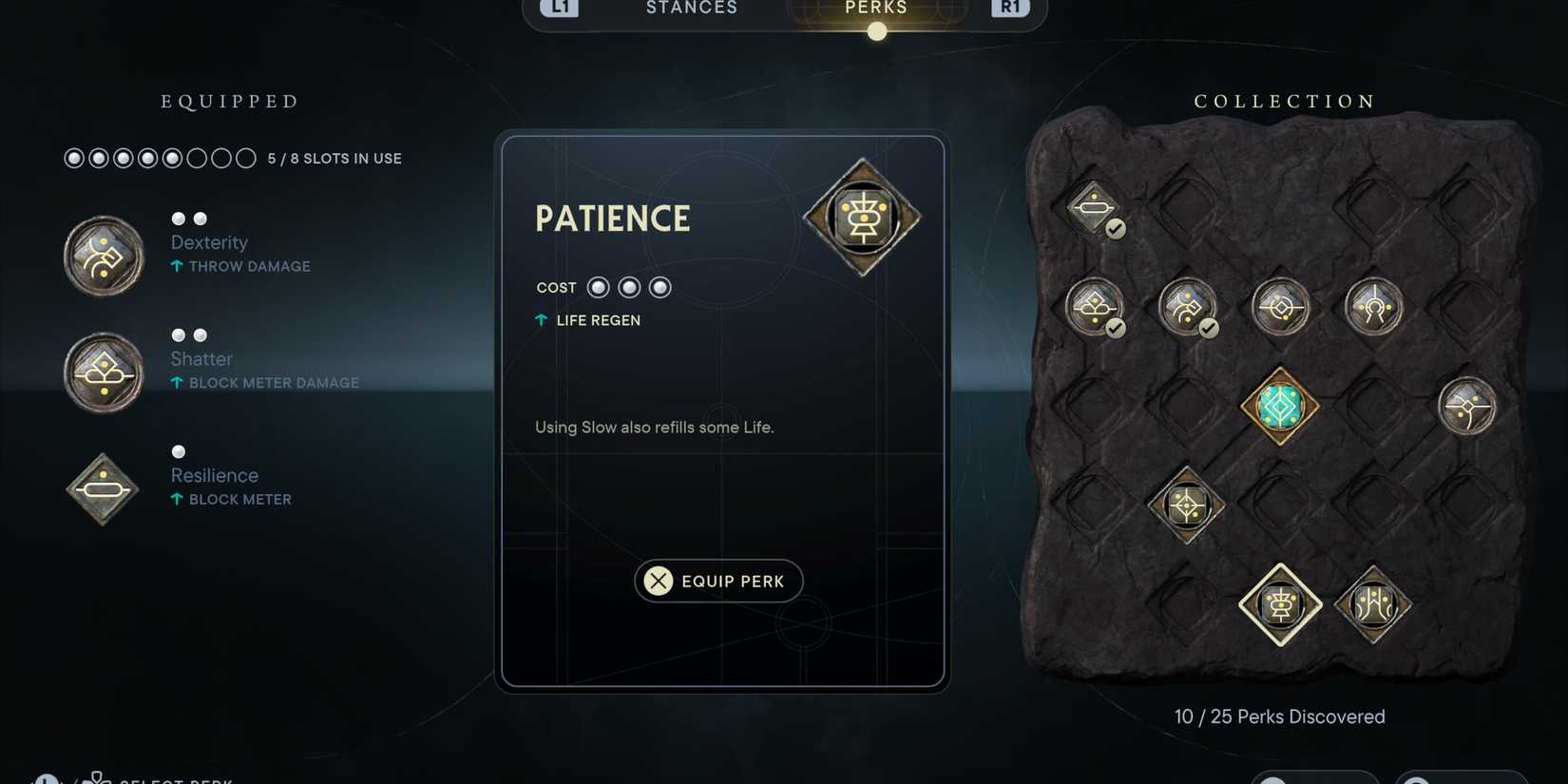Select the Patience perk in the collection grid
Image resolution: width=1568 pixels, height=784 pixels.
coord(1280,605)
